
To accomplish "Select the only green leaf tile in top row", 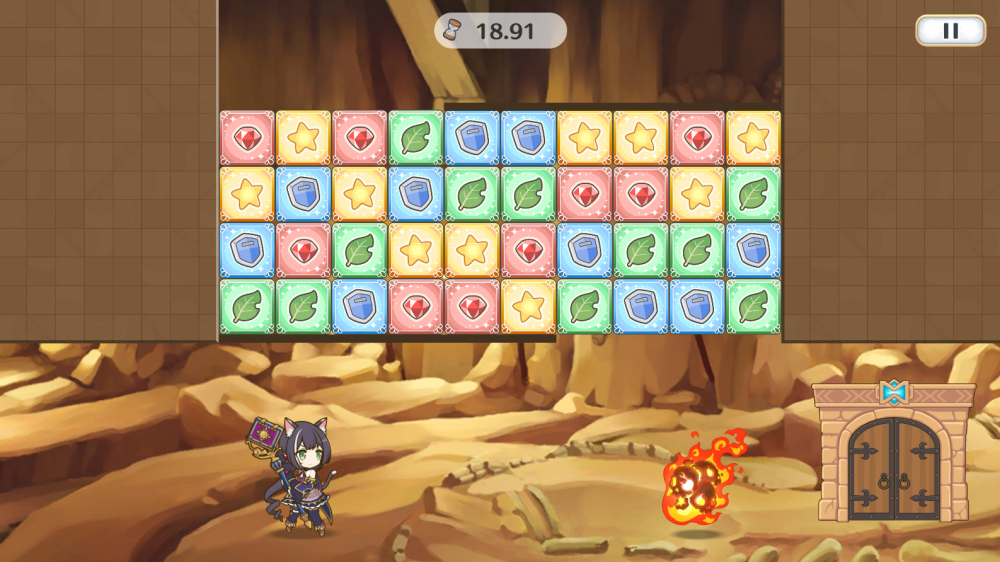I will [415, 138].
